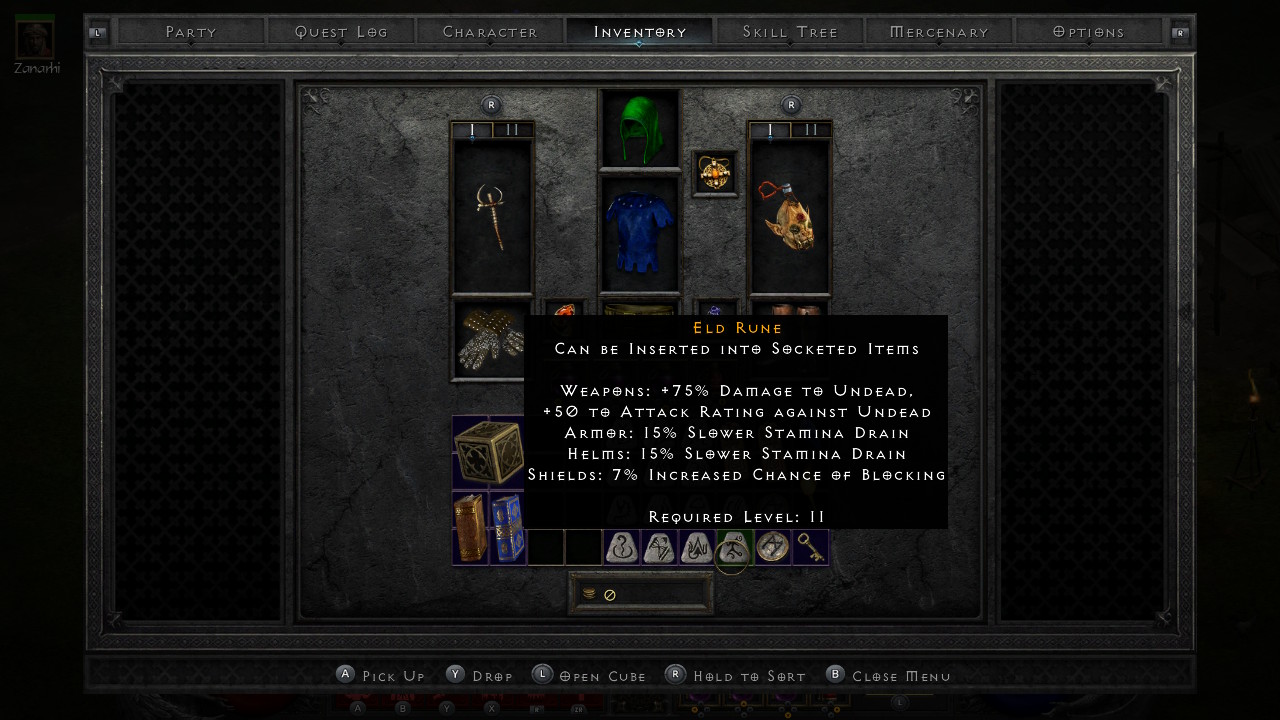This screenshot has width=1280, height=720.
Task: Select the shrunken head shield
Action: 789,216
